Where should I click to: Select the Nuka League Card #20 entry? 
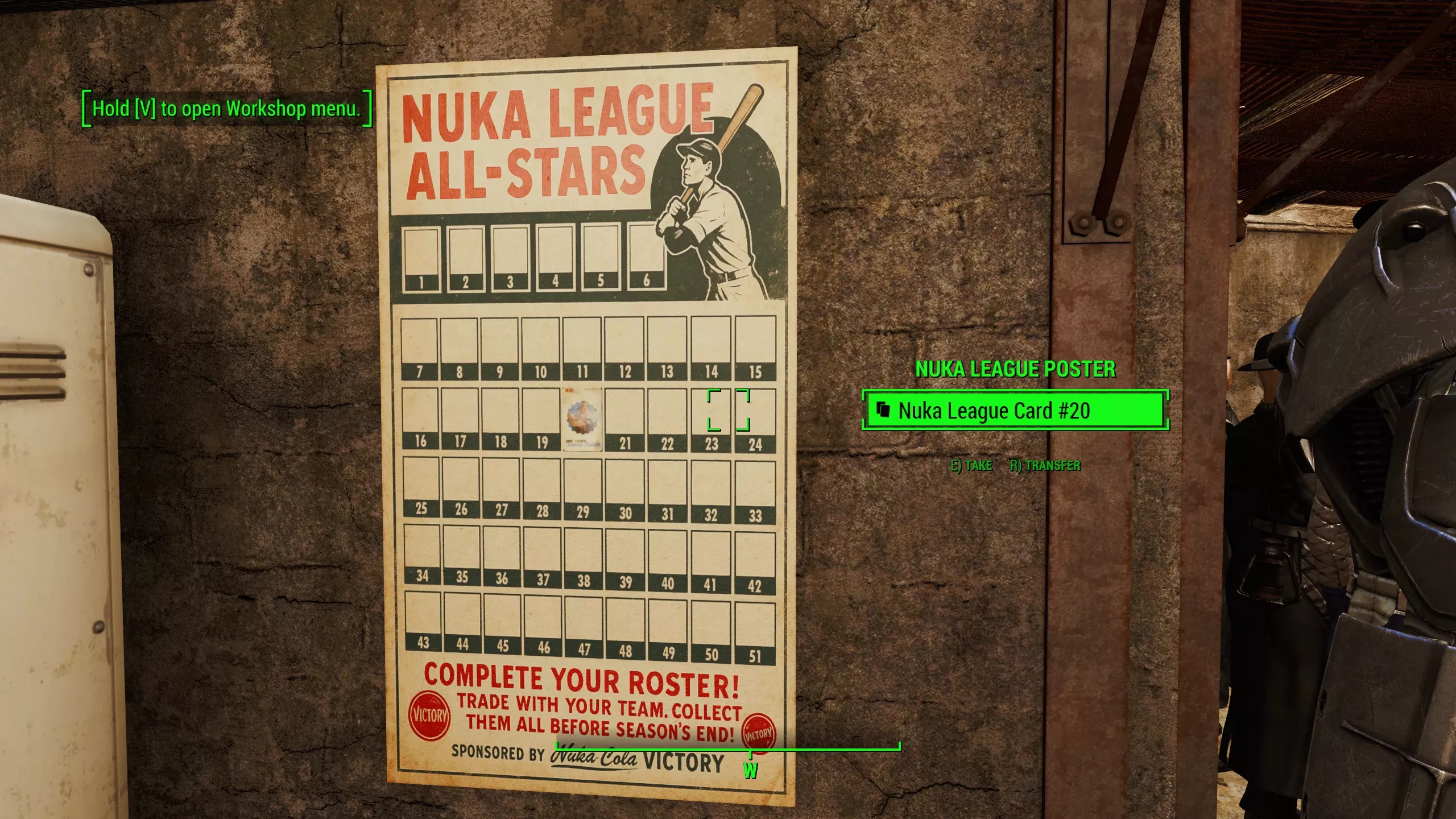[x=990, y=411]
